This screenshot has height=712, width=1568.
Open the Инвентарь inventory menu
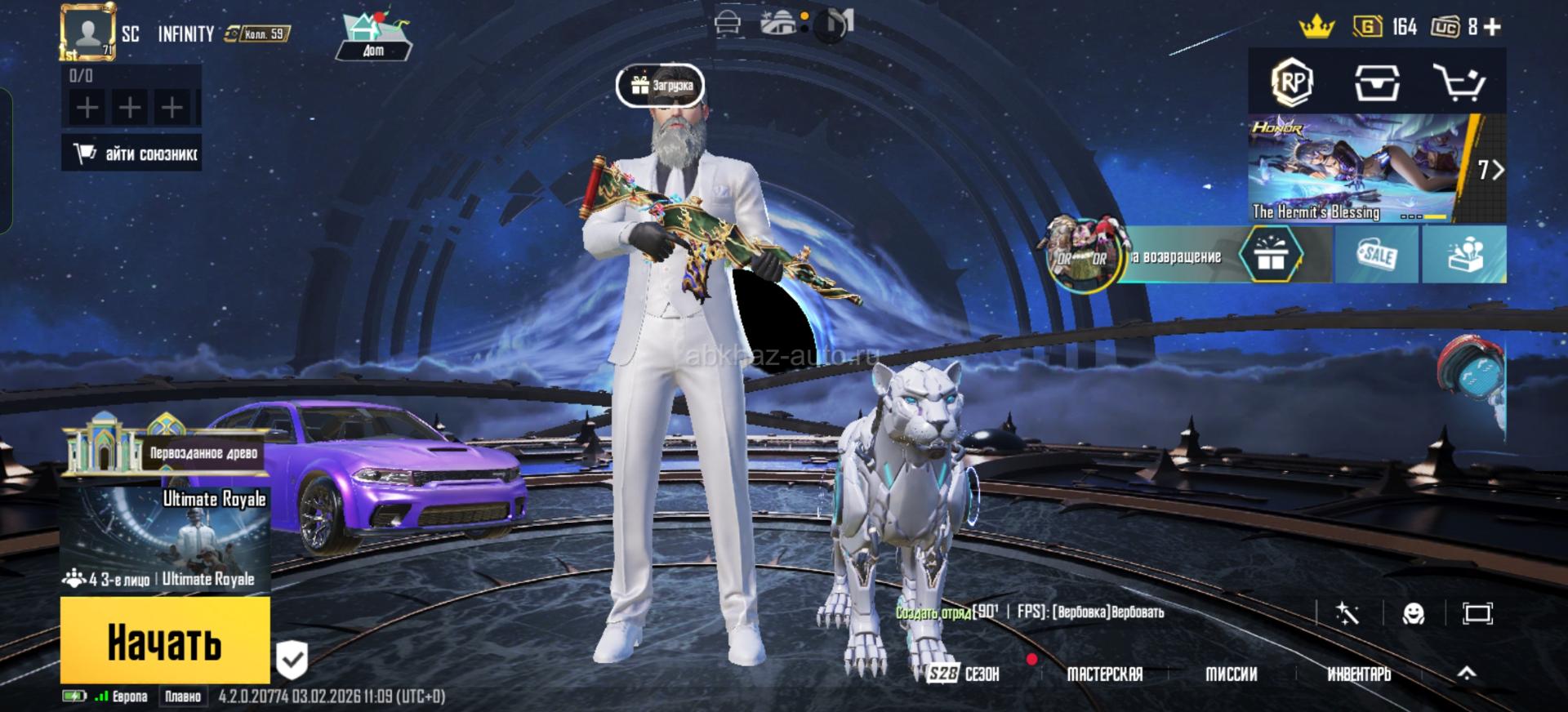click(1358, 674)
